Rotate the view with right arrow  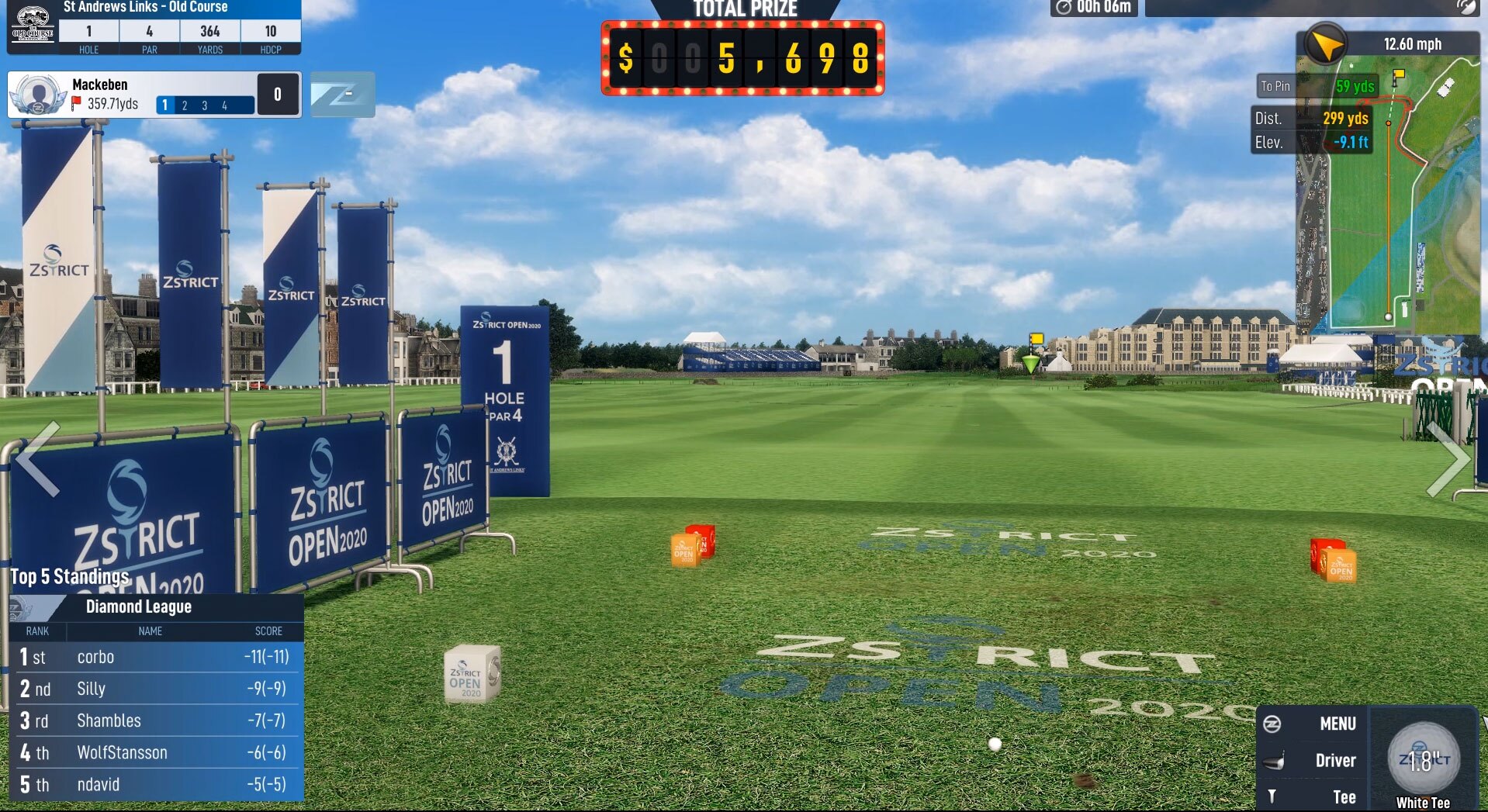pos(1448,459)
